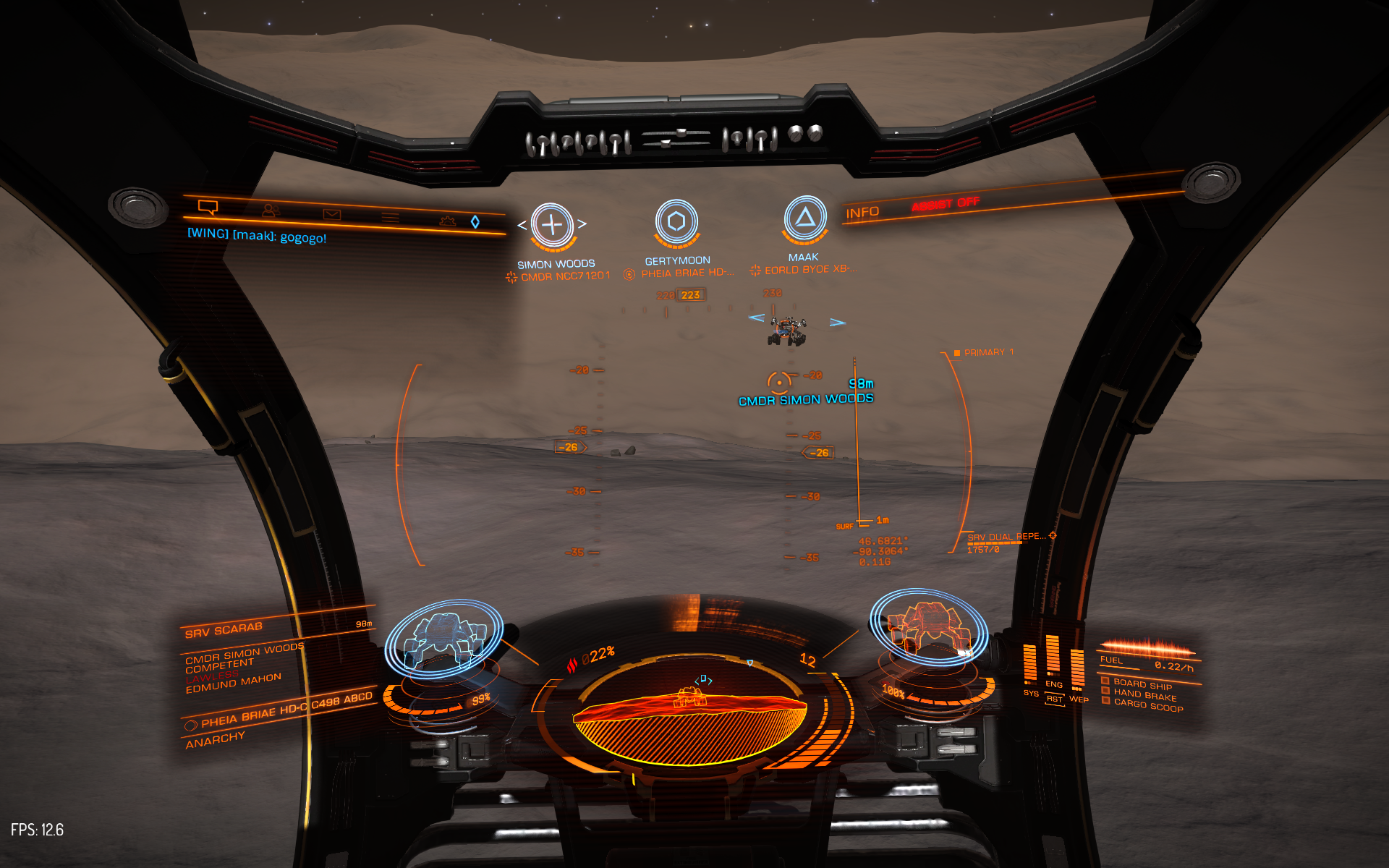The width and height of the screenshot is (1389, 868).
Task: Click the Primary 1 fire group label
Action: (x=987, y=352)
